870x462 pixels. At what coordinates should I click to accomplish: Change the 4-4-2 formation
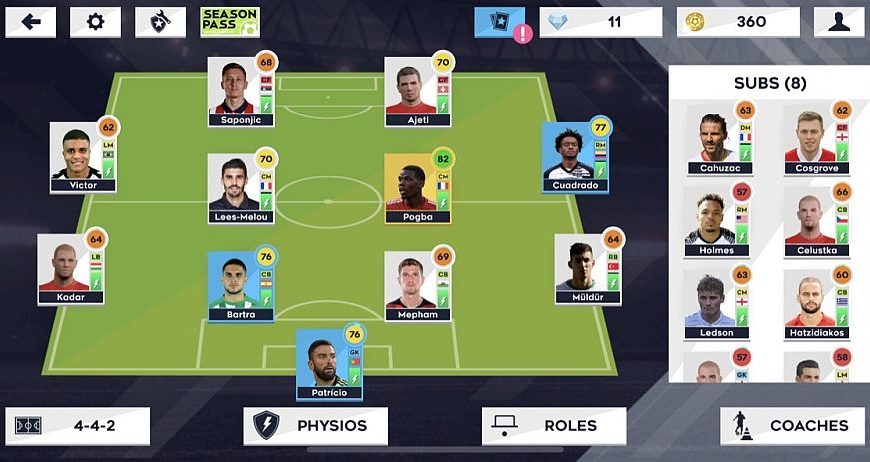click(x=78, y=426)
